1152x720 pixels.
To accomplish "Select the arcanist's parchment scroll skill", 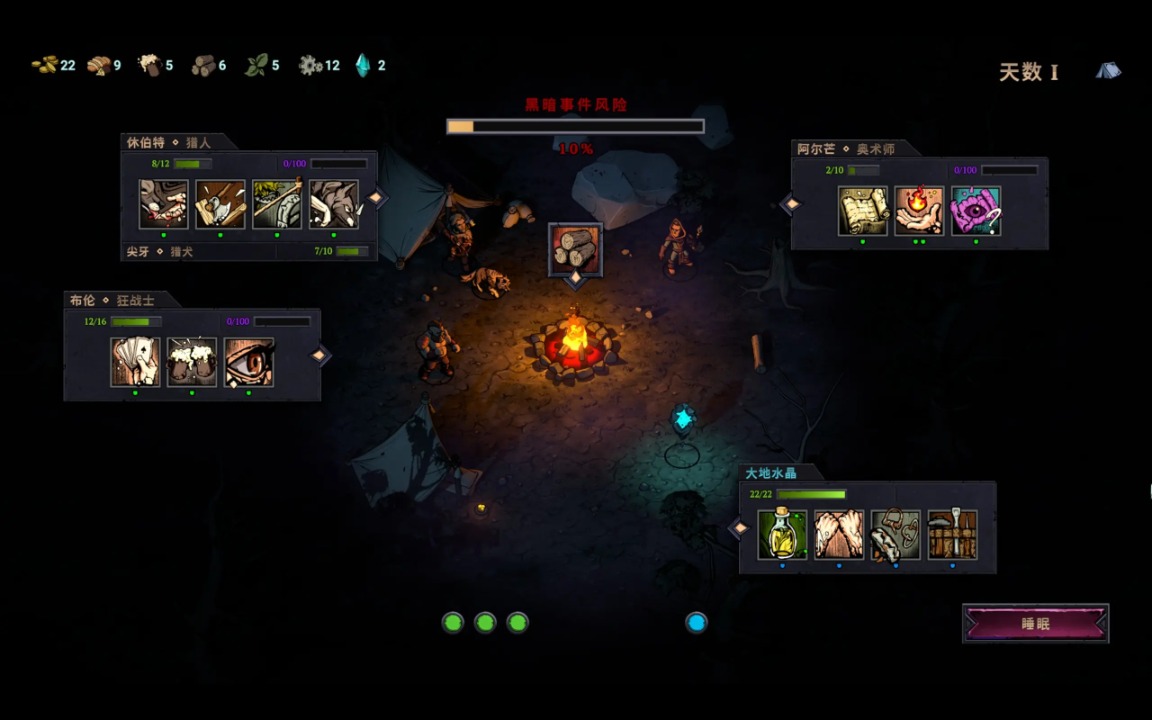I will [x=863, y=211].
